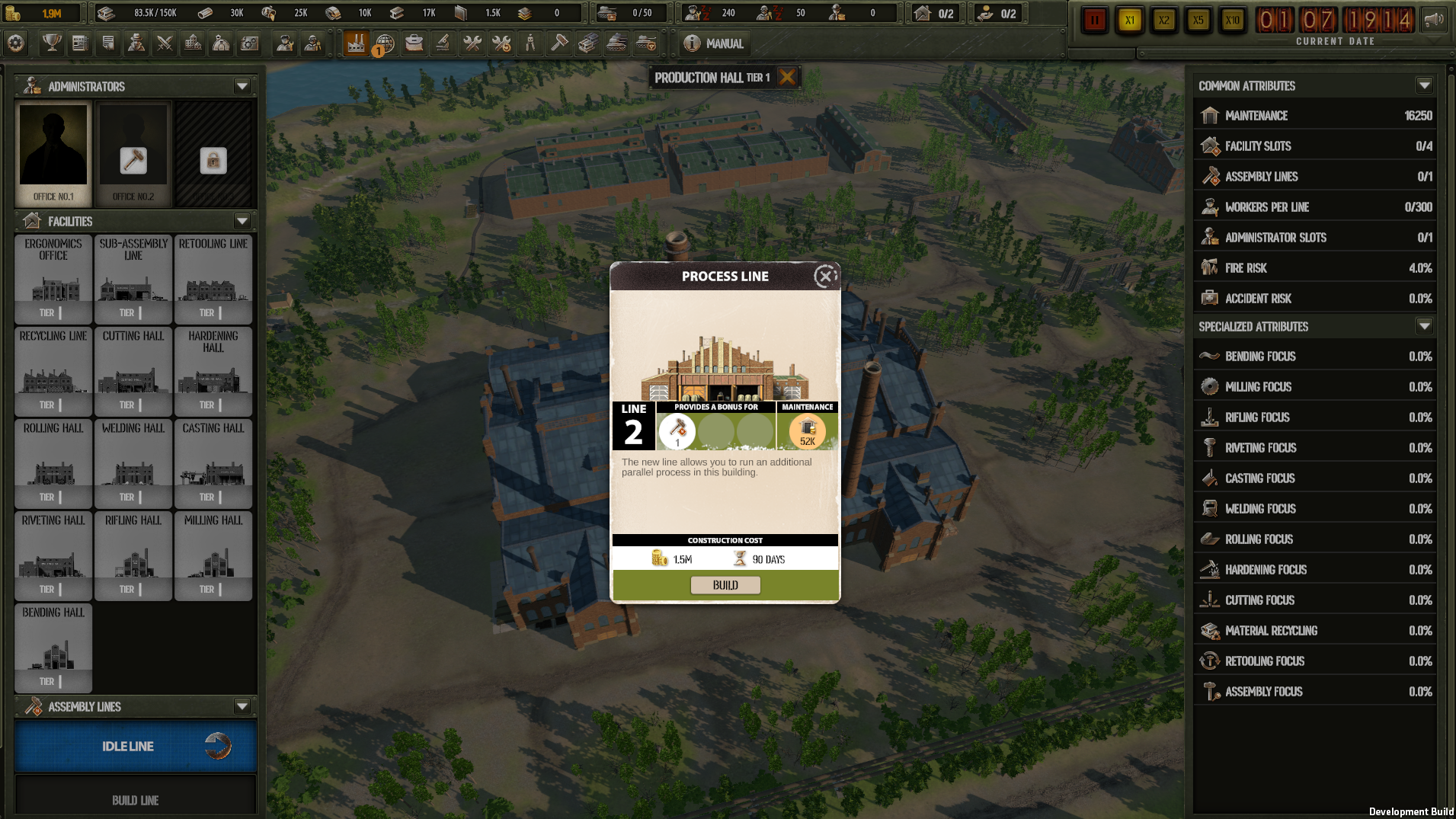Pause the game

(1094, 21)
